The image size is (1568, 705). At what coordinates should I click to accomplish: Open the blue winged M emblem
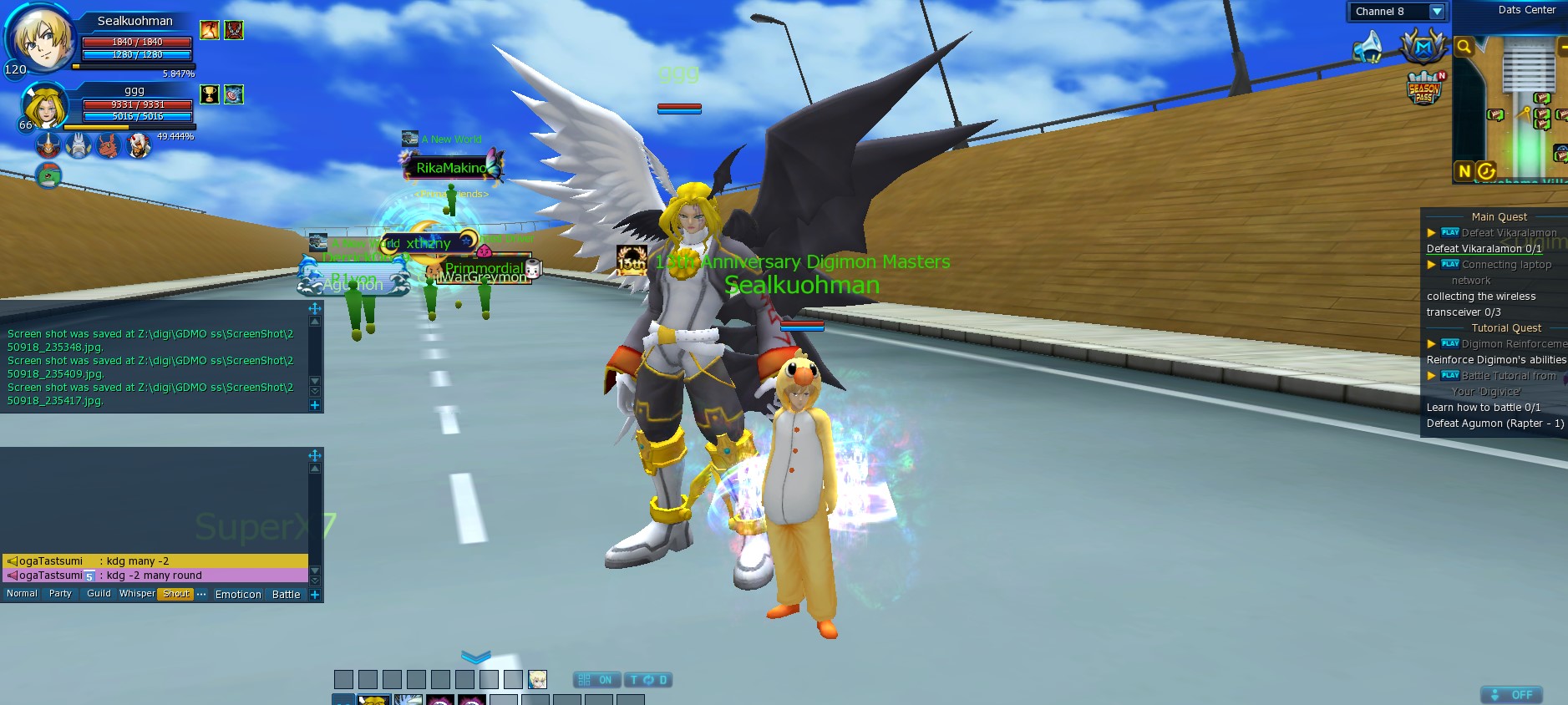tap(1423, 47)
